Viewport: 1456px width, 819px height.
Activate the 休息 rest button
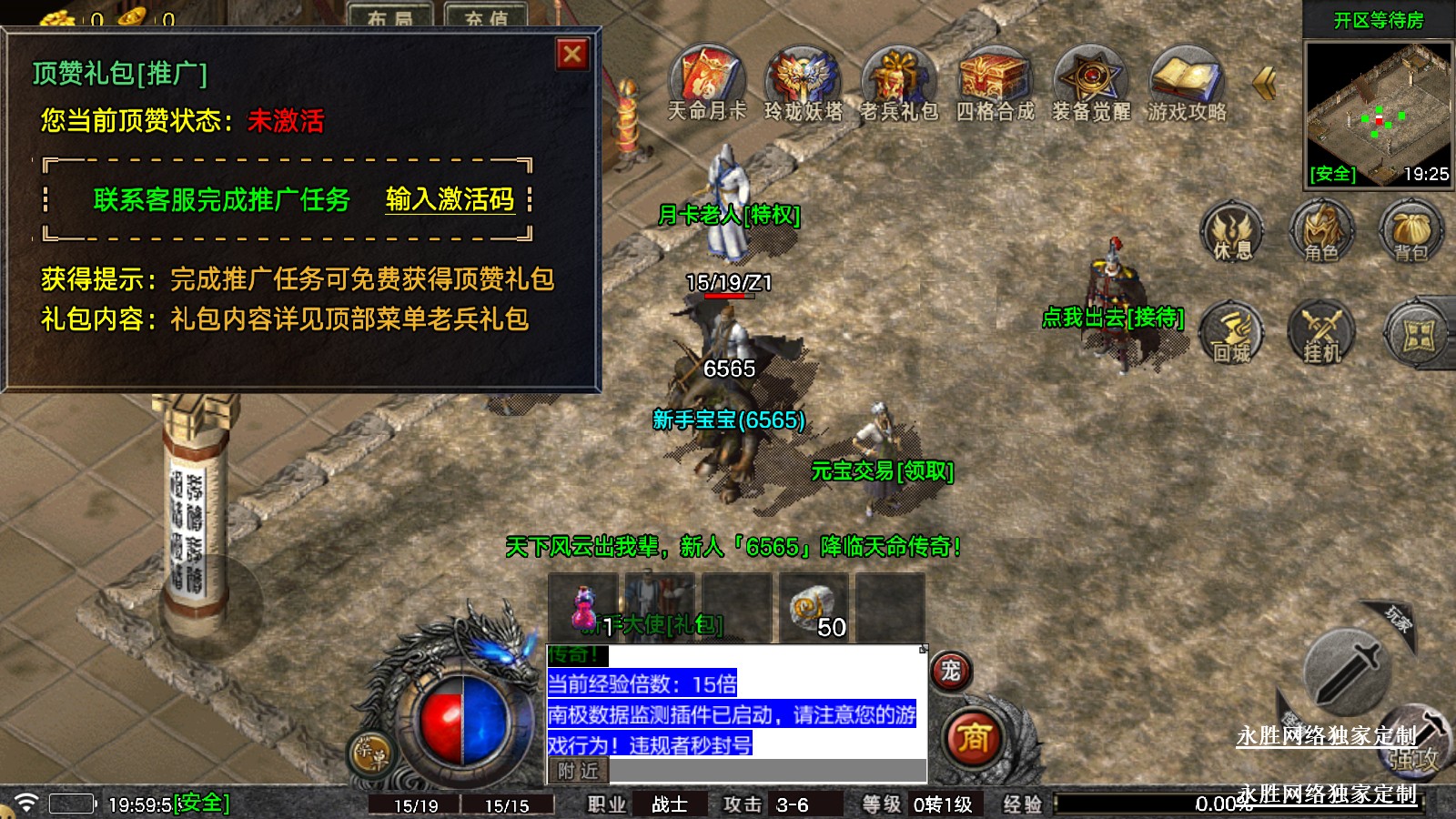tap(1232, 234)
